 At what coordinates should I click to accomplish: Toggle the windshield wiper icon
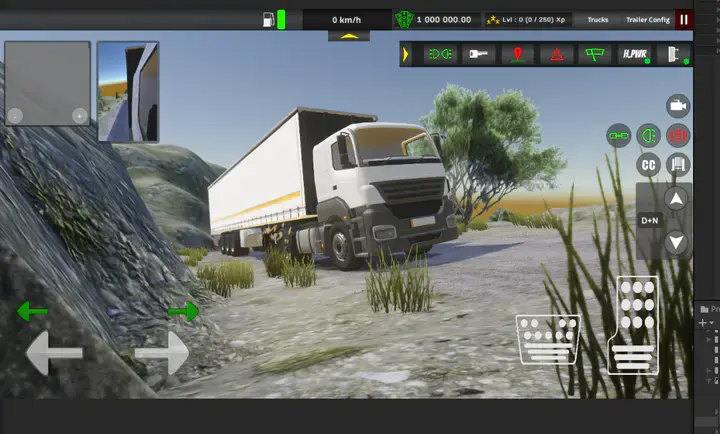click(595, 54)
